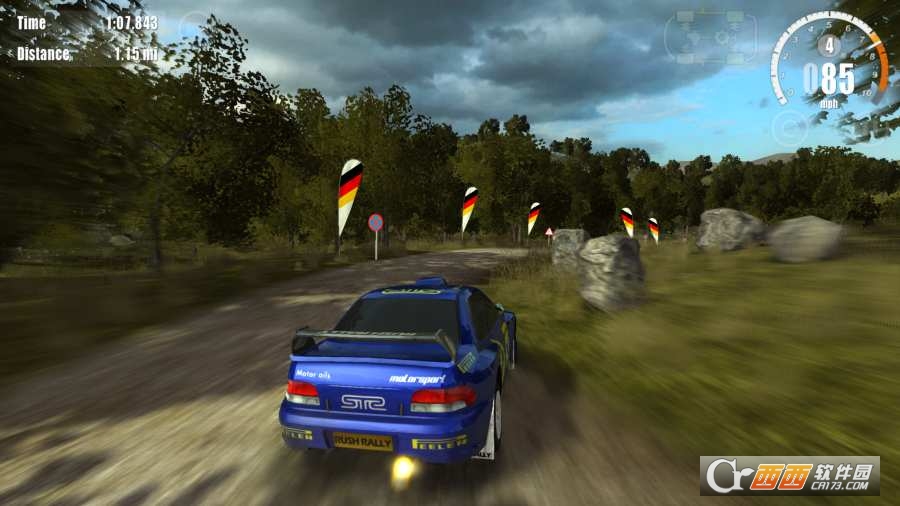Tap the faint circular button below the speedometer
The width and height of the screenshot is (900, 506).
coord(790,127)
